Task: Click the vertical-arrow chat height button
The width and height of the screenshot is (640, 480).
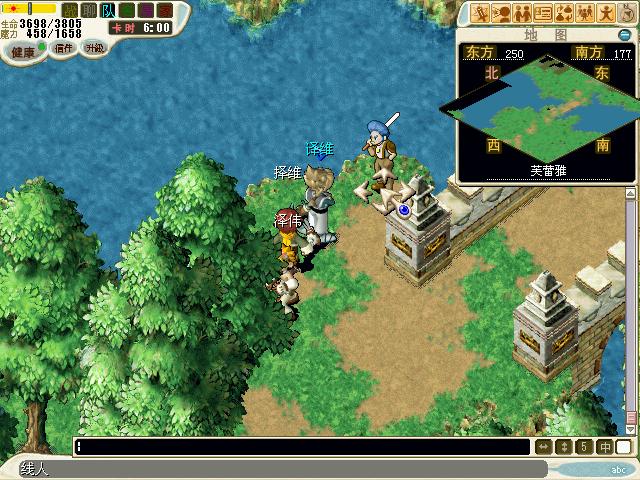Action: 564,446
